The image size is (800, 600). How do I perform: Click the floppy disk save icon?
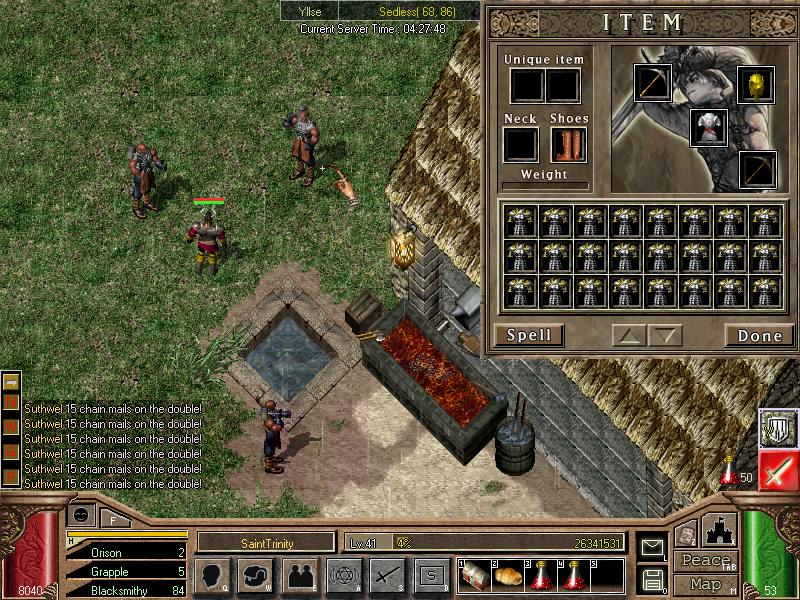point(652,579)
